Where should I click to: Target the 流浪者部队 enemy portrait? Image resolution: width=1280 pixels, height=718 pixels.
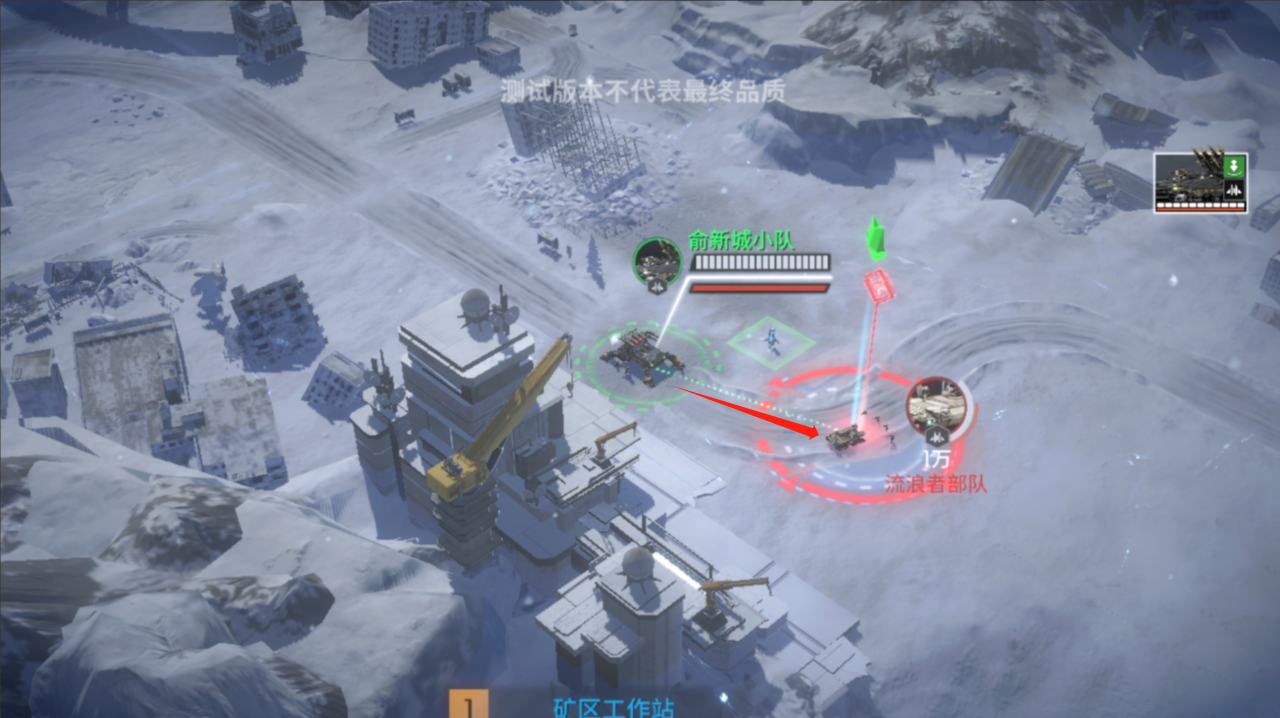(935, 408)
